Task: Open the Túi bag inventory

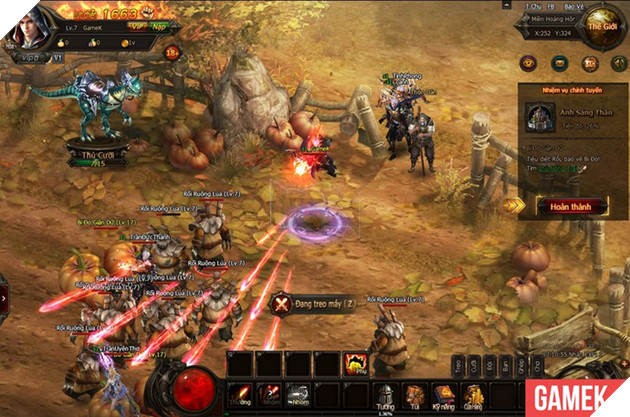Action: pos(412,389)
